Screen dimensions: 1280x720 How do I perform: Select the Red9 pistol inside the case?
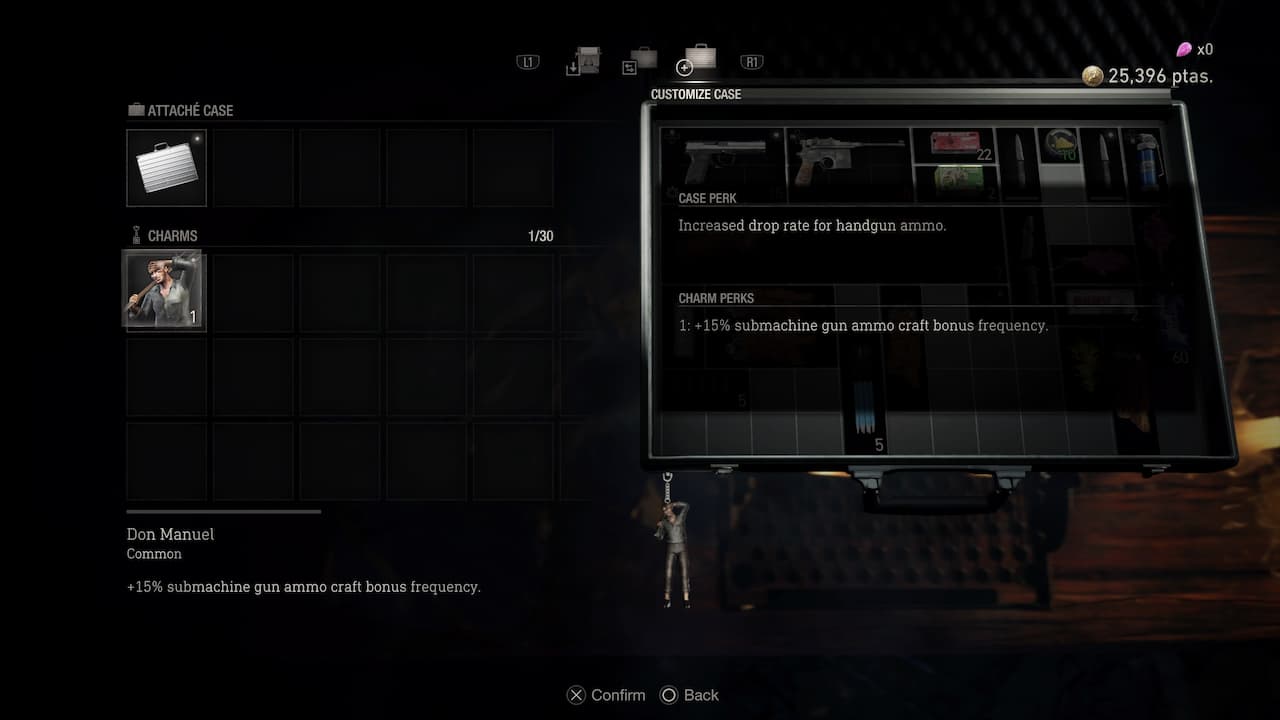click(850, 158)
